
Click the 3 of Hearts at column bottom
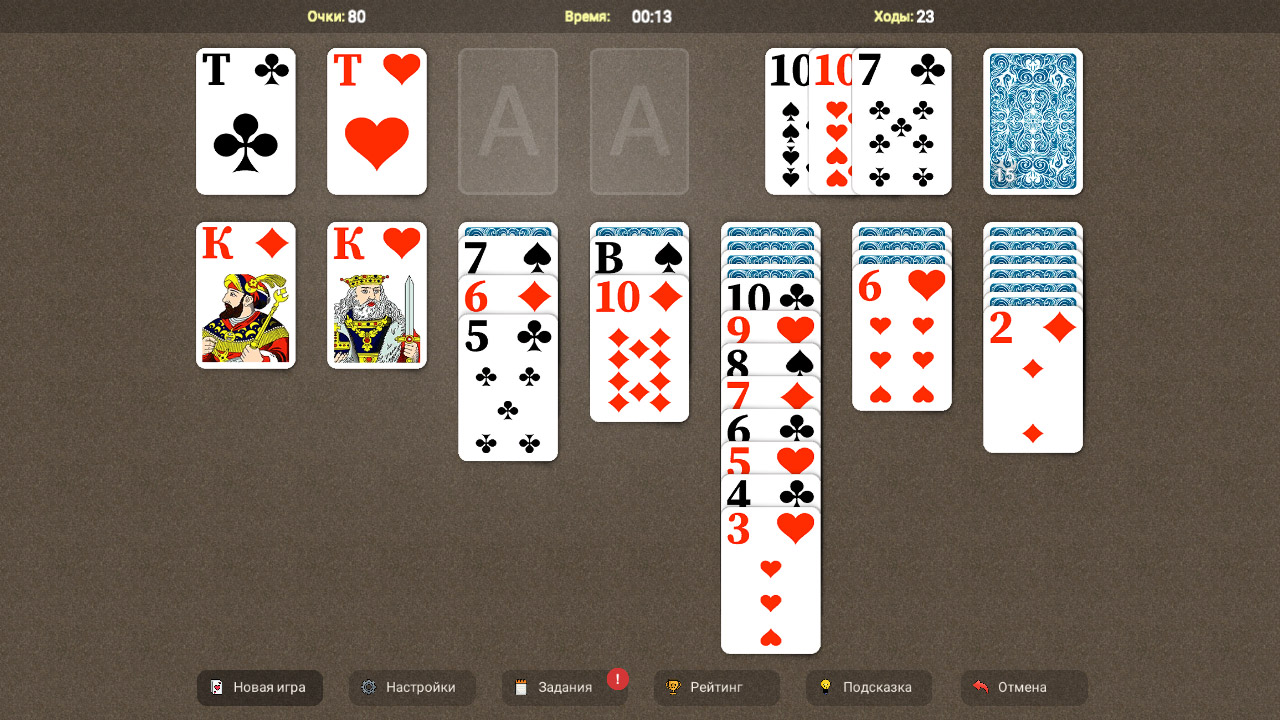770,580
